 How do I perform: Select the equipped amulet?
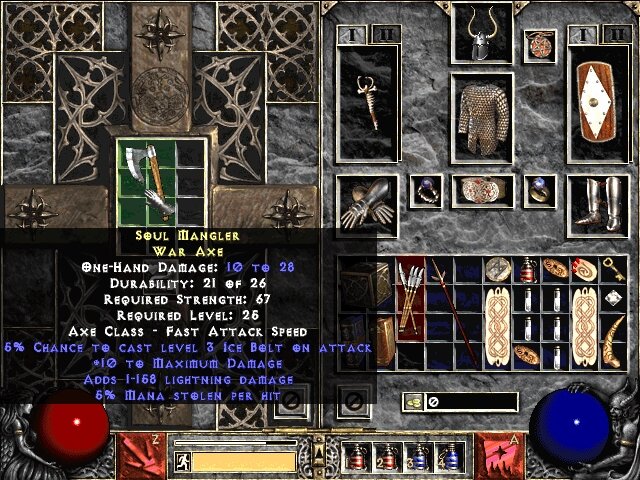point(539,44)
